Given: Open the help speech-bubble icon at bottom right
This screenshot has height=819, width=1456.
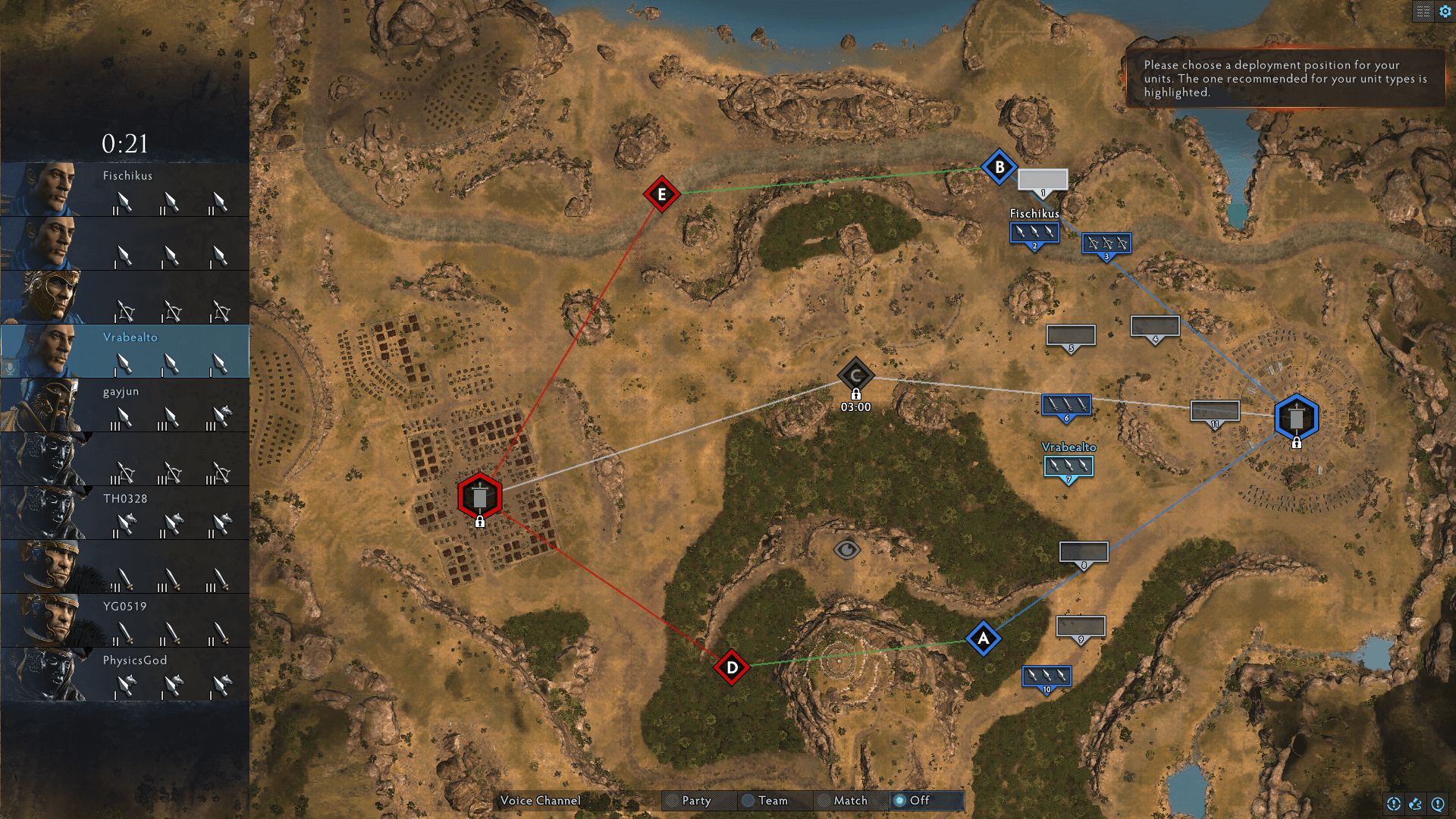Looking at the screenshot, I should point(1438,803).
